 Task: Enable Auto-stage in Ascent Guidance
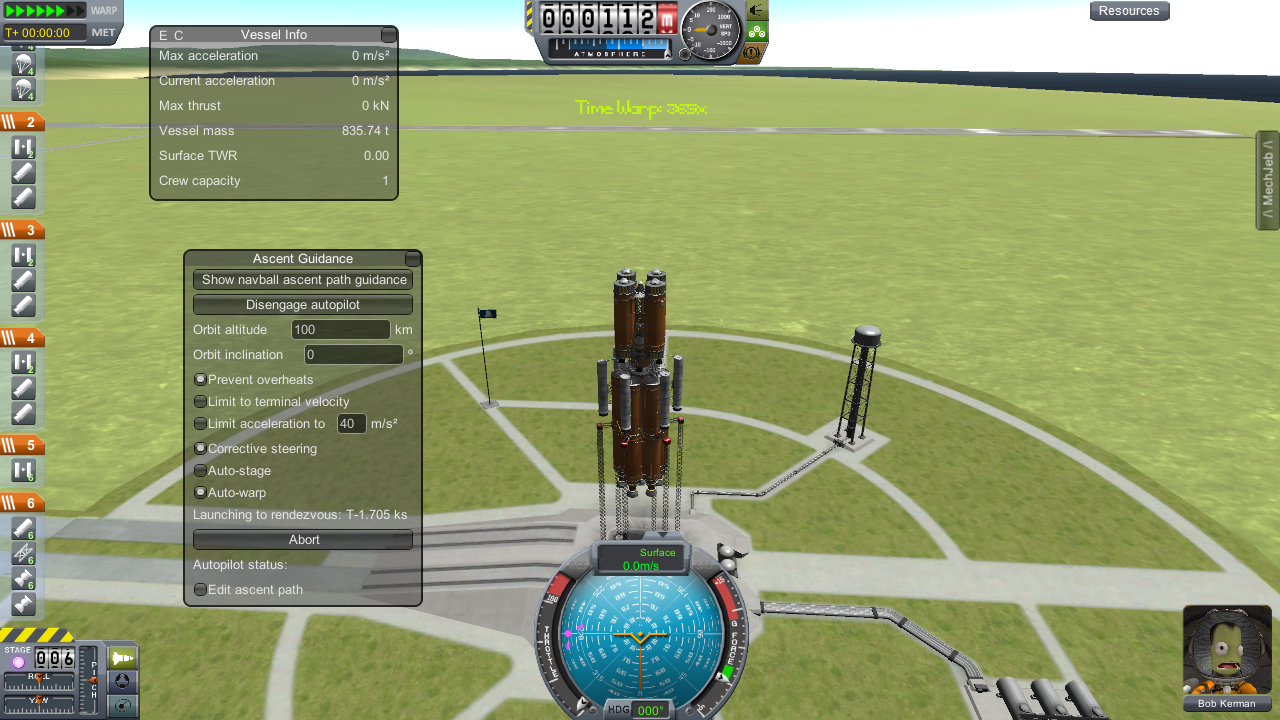(201, 471)
